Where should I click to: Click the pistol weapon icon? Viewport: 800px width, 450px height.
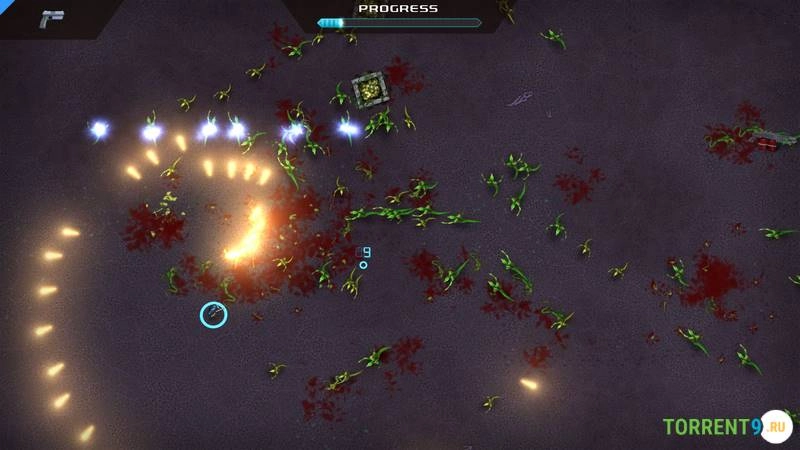[x=51, y=18]
